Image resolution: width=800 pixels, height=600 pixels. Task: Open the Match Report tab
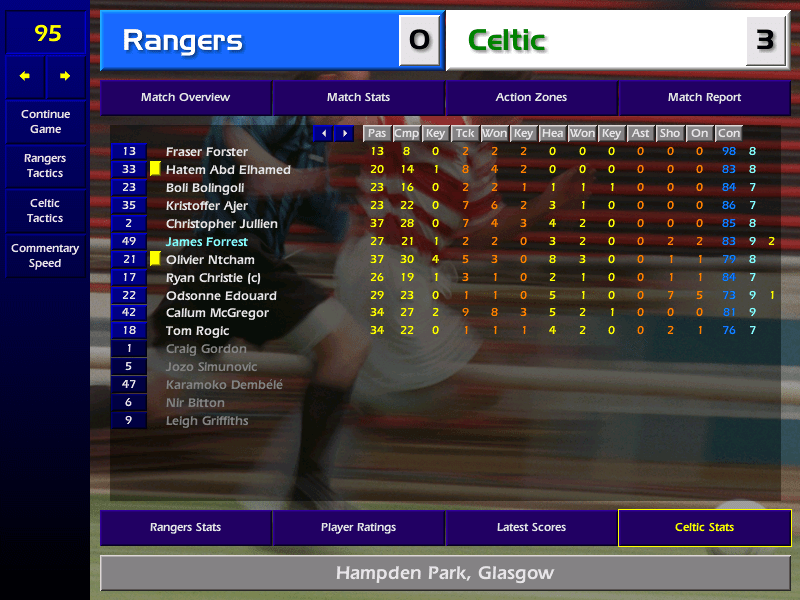pos(704,98)
